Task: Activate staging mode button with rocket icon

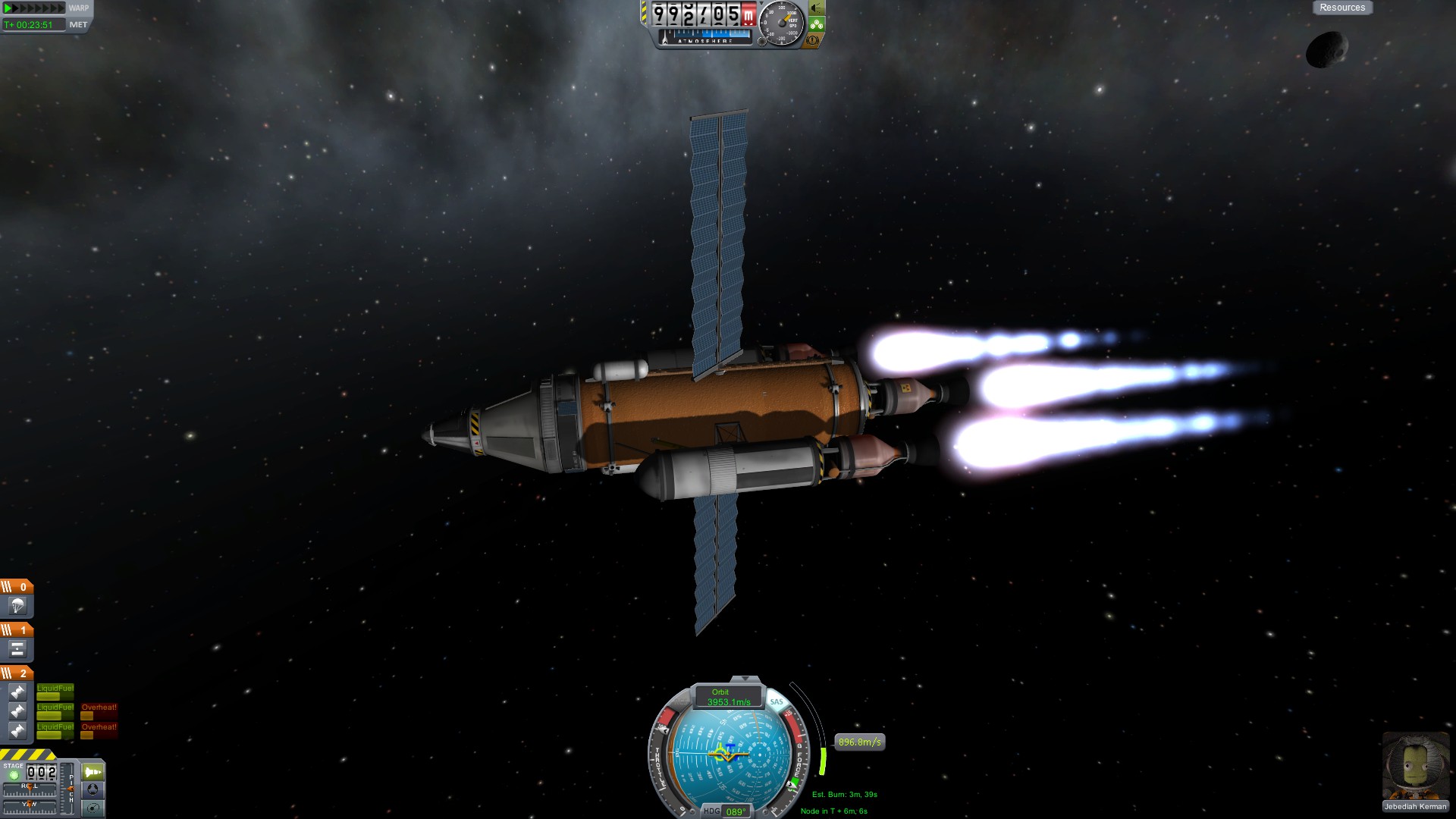Action: click(x=93, y=772)
